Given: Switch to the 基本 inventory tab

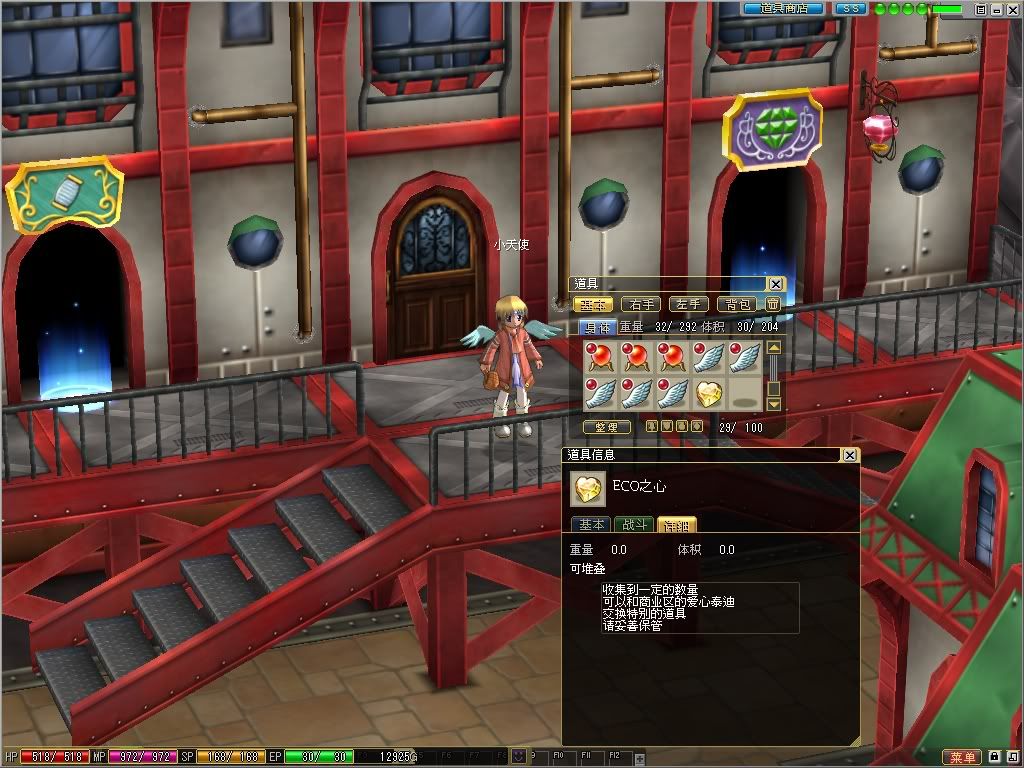Looking at the screenshot, I should pos(592,304).
